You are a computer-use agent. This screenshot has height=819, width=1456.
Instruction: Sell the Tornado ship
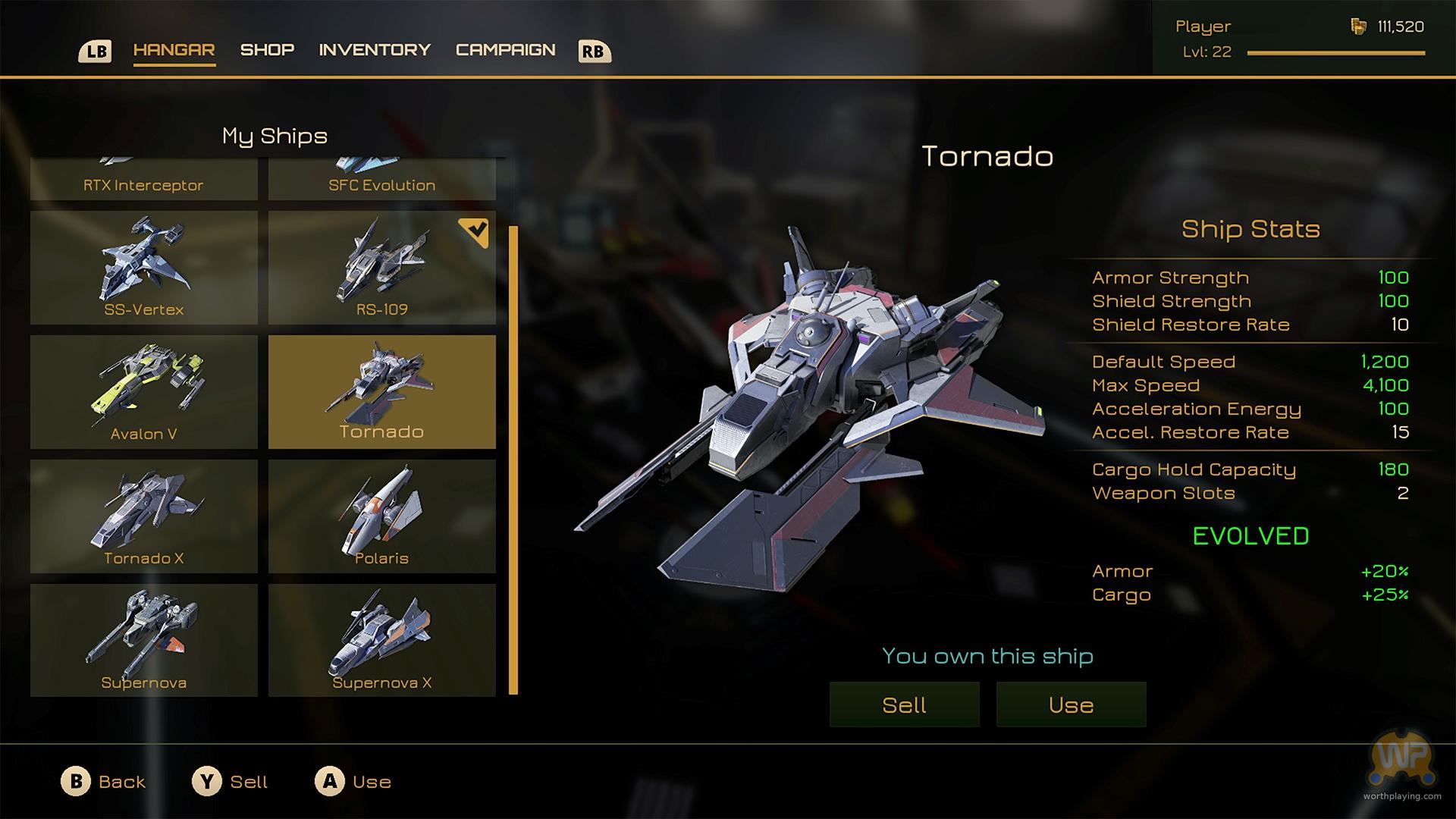tap(904, 704)
